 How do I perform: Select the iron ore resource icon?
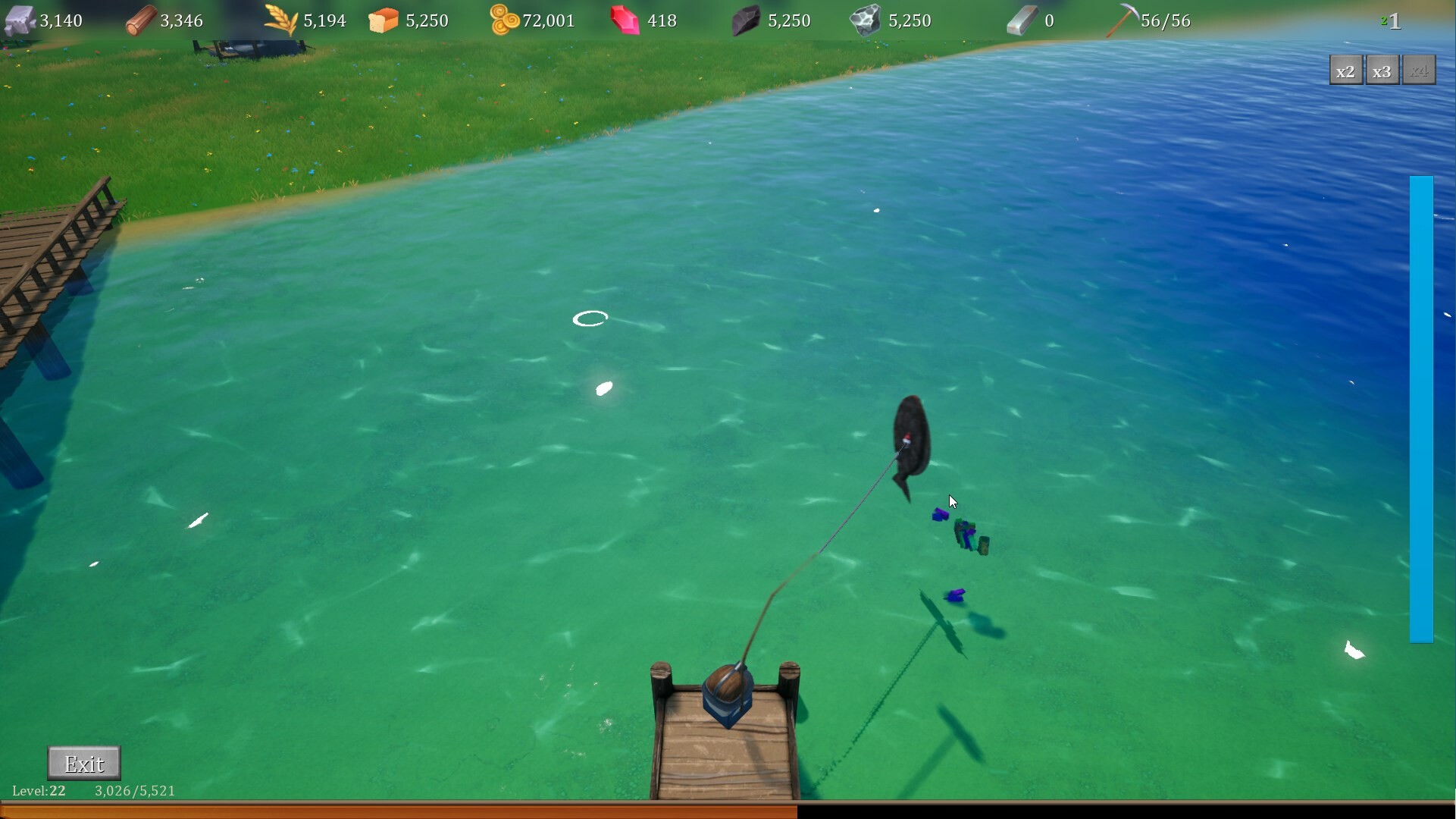click(866, 19)
